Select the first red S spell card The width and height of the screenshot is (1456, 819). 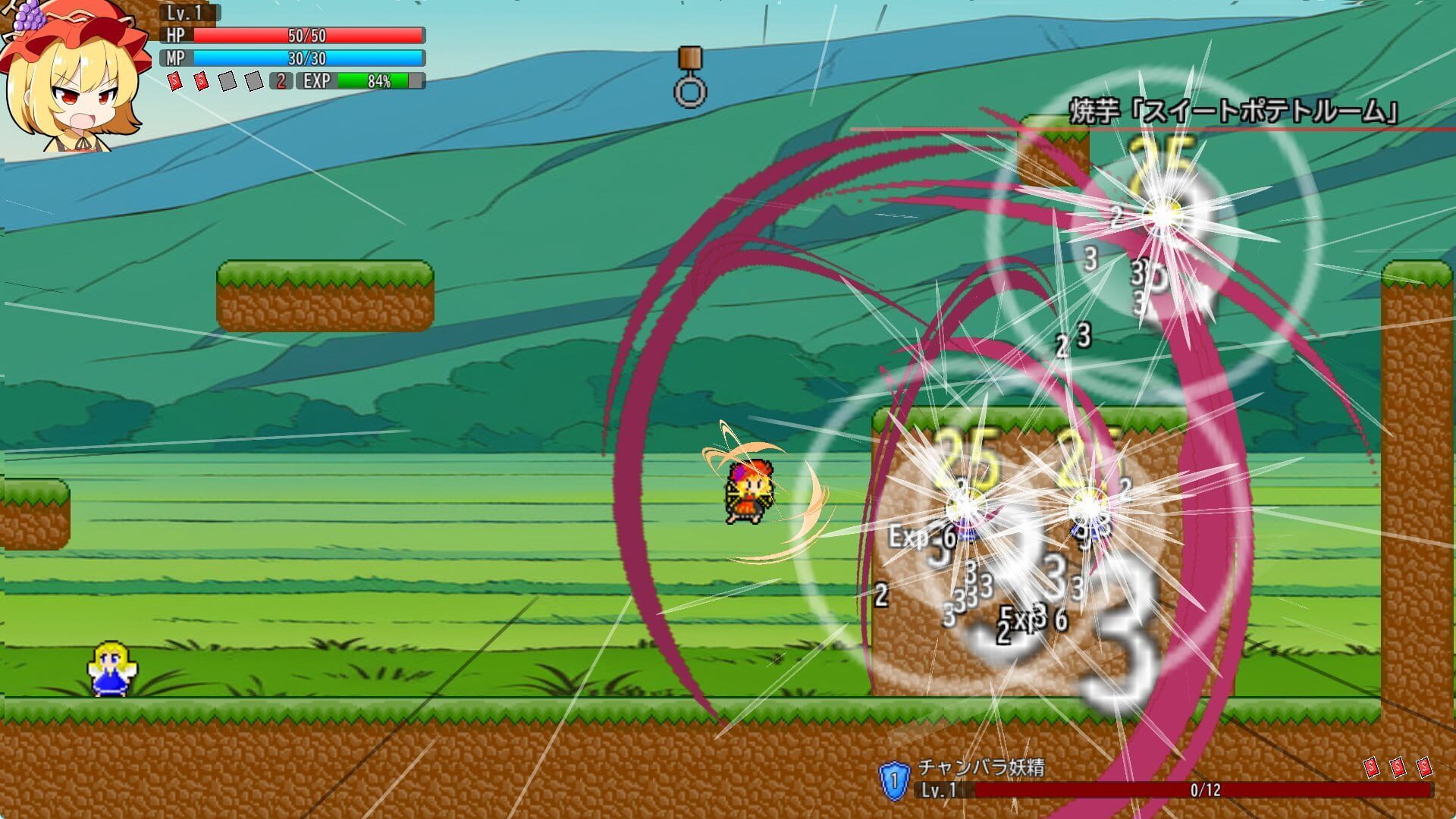(x=174, y=80)
